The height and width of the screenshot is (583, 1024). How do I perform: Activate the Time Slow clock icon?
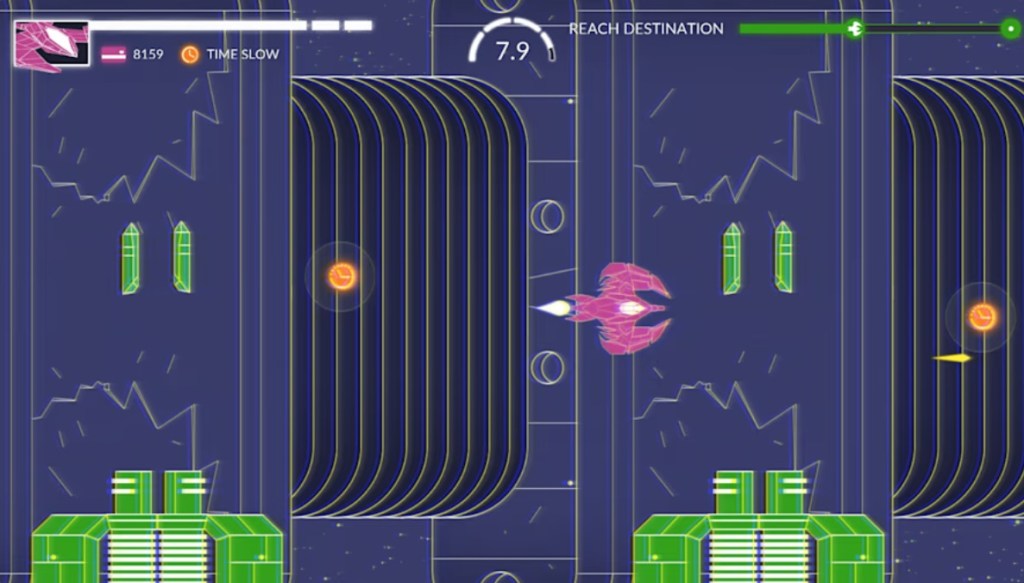189,54
